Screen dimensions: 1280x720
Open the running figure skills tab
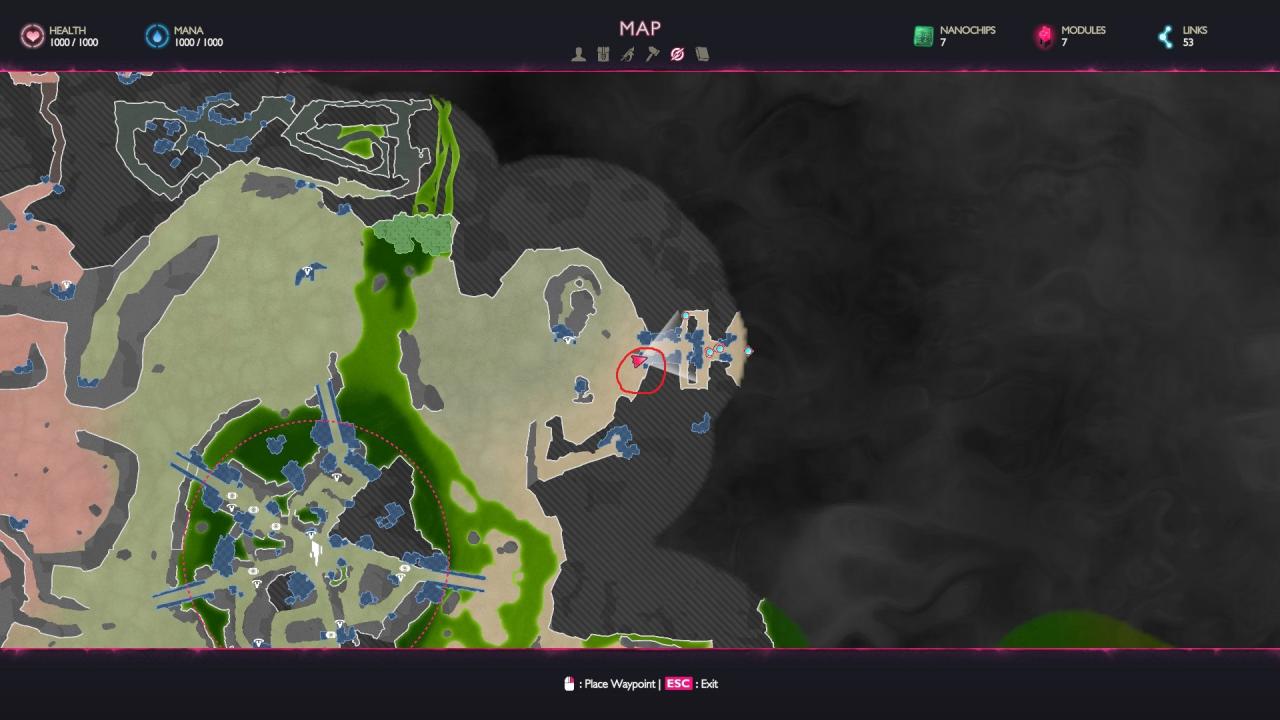(627, 55)
